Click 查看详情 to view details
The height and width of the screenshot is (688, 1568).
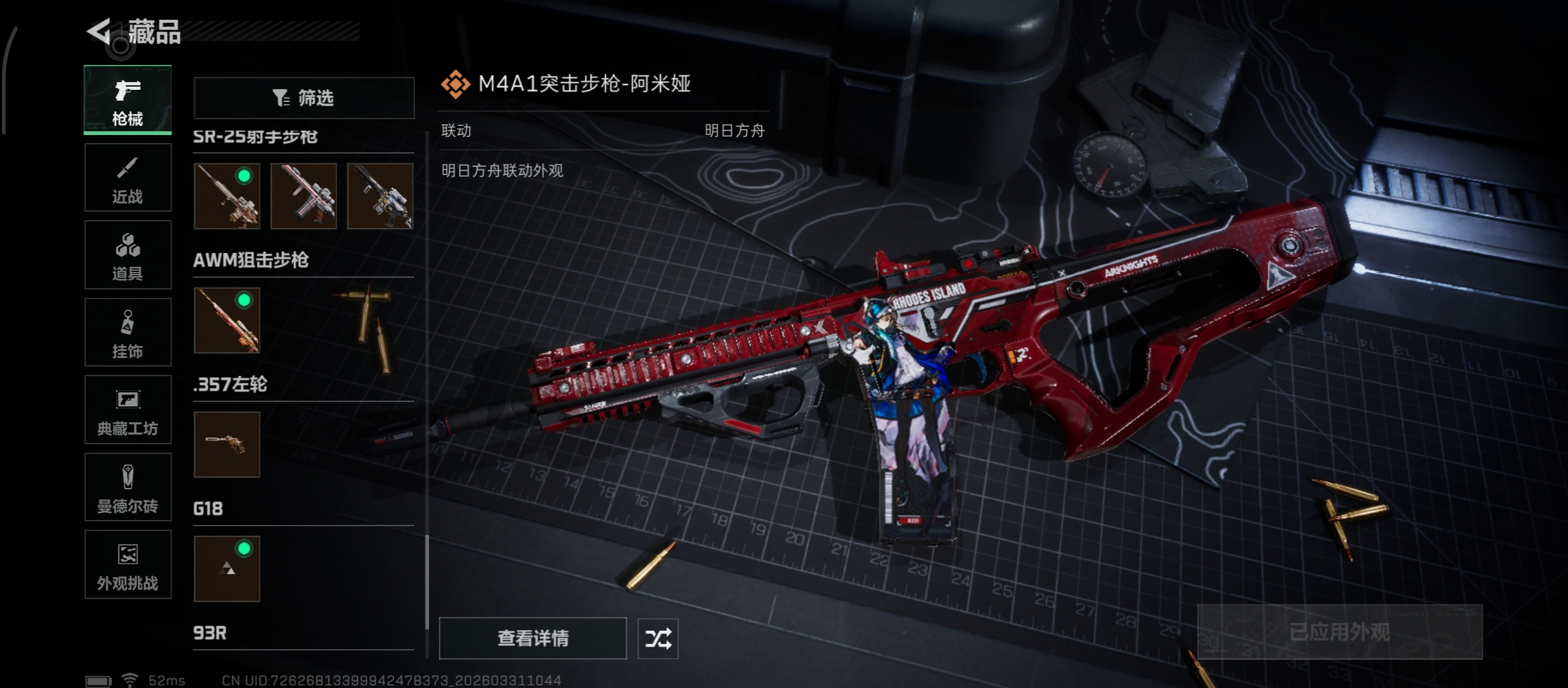tap(533, 638)
